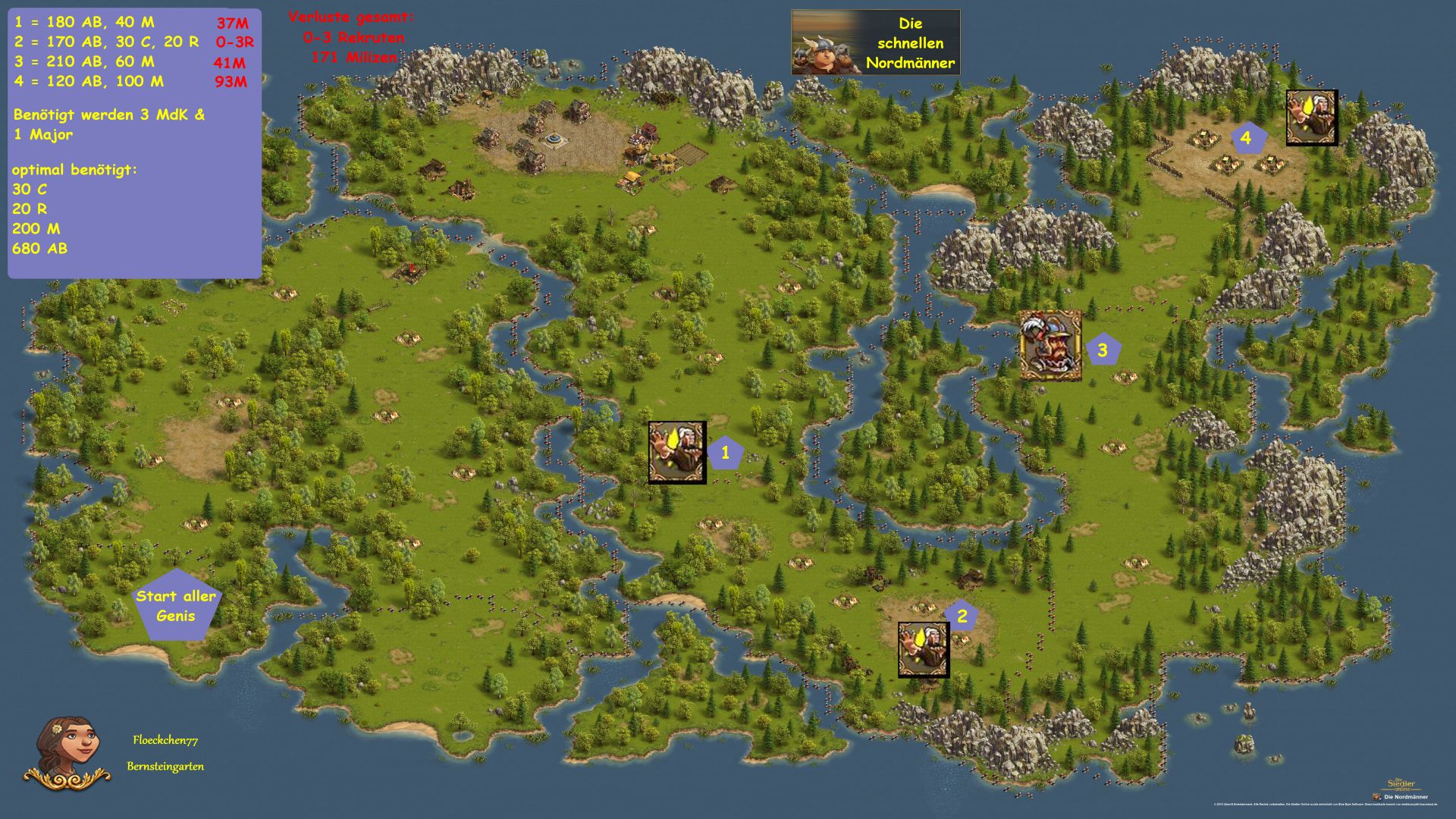
Task: Select the Major general portrait beside marker 3
Action: pos(1050,345)
